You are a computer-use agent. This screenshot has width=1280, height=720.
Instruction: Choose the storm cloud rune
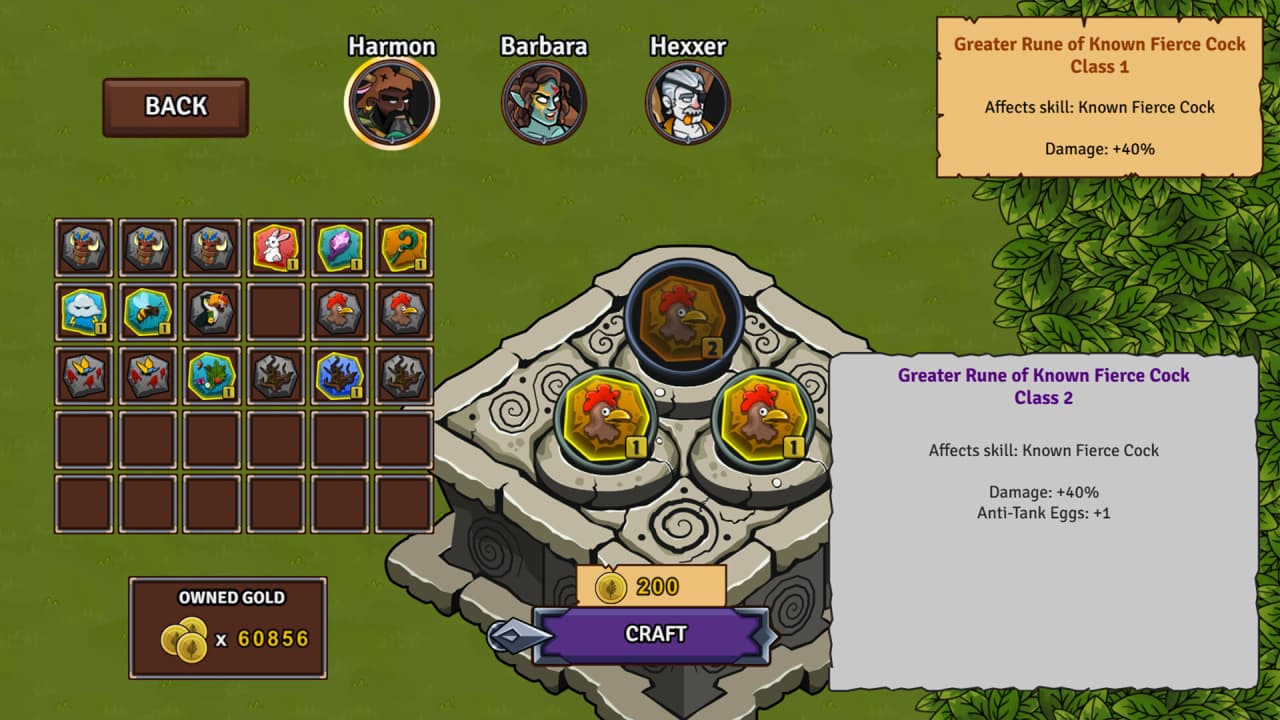[x=84, y=312]
